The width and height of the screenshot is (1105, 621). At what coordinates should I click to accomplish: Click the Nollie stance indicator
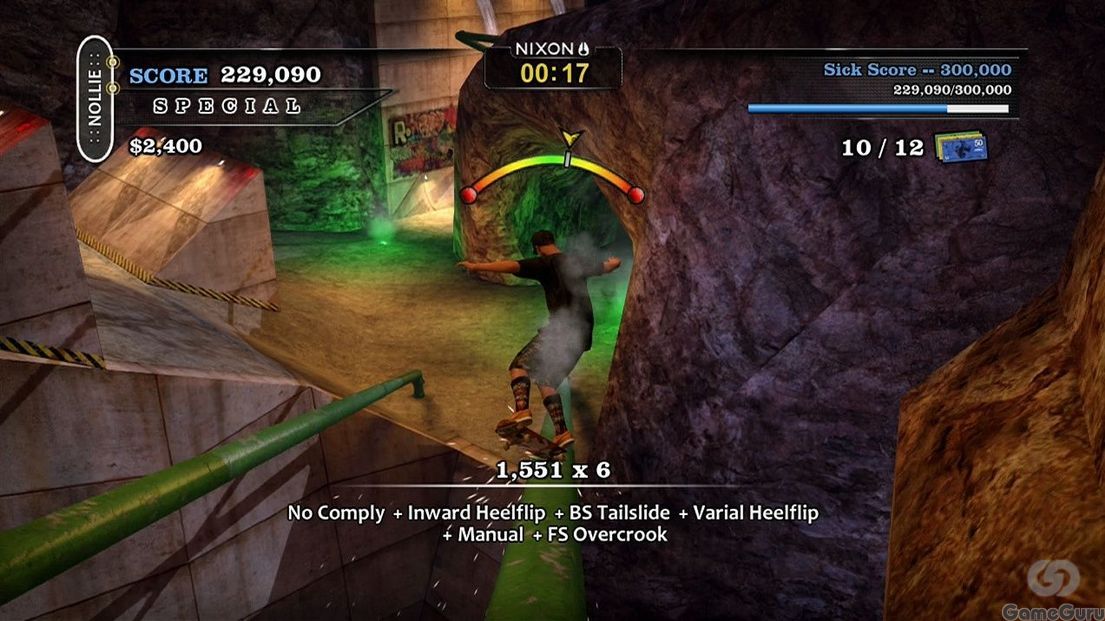[95, 99]
